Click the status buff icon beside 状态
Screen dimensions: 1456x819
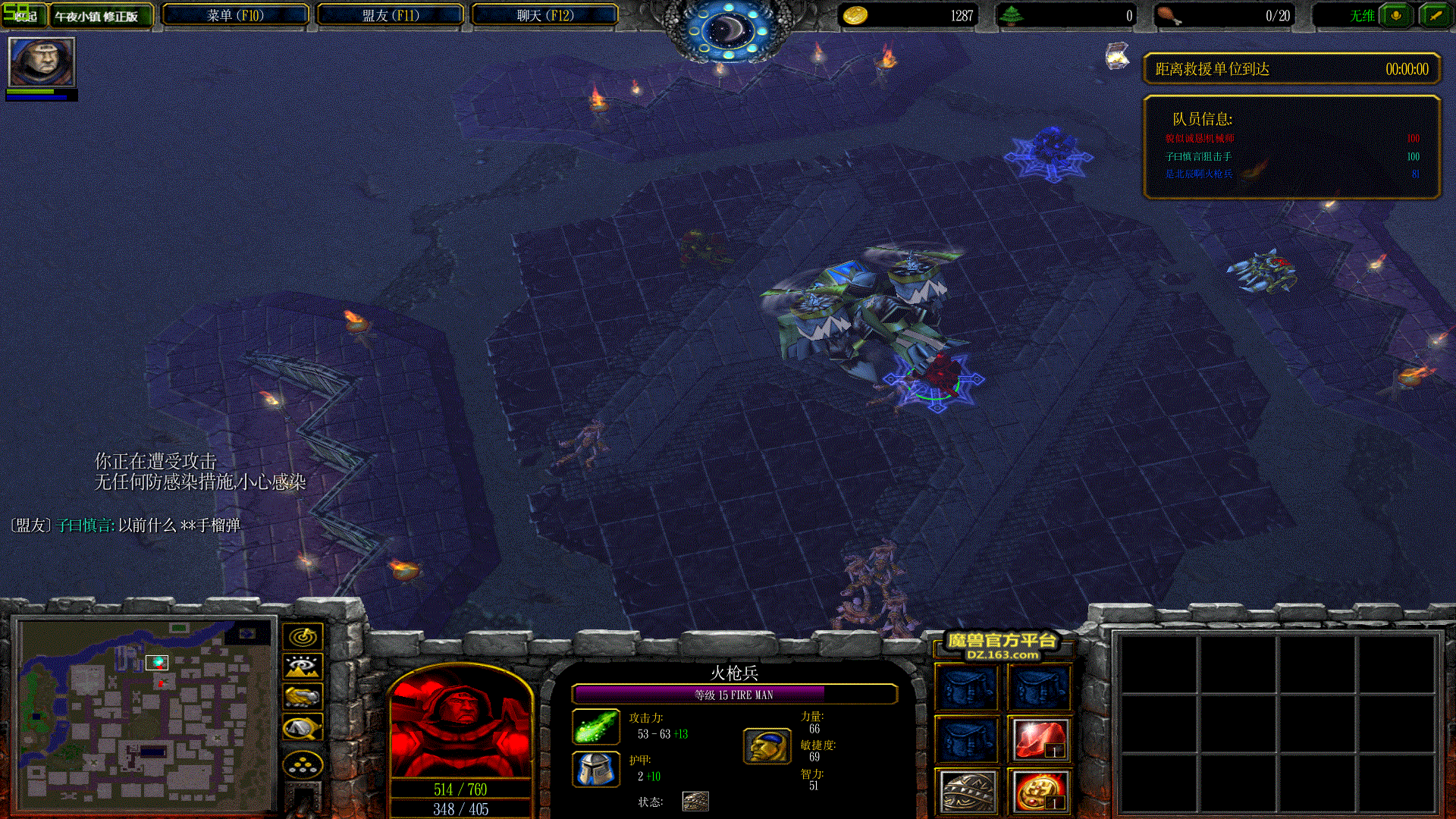coord(695,801)
